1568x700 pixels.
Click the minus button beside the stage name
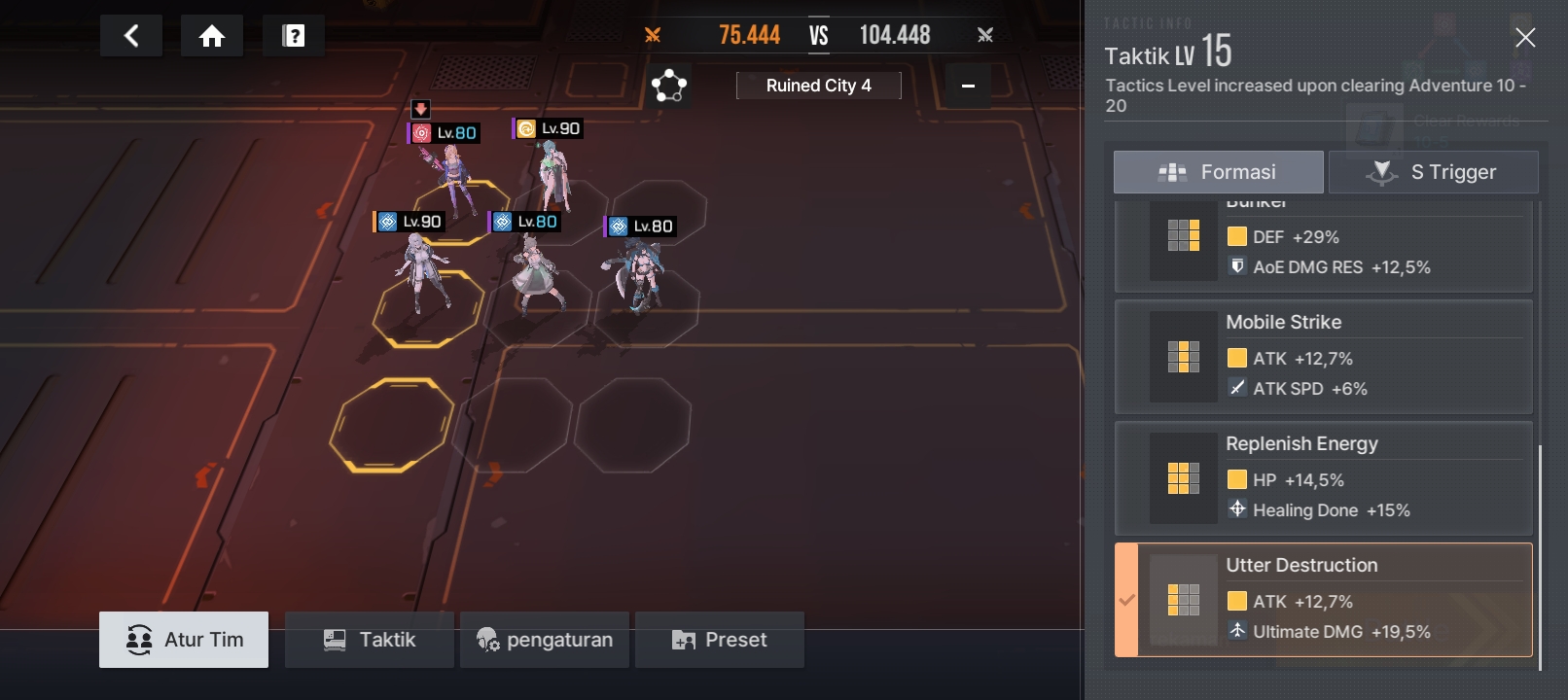[968, 86]
